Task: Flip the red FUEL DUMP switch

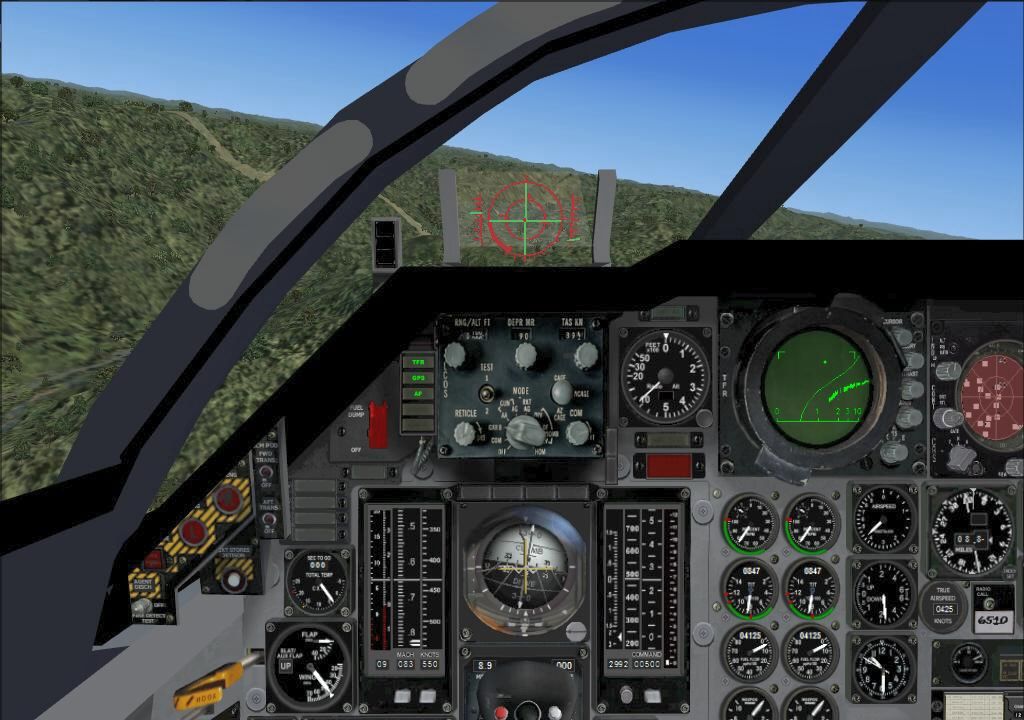Action: (377, 423)
